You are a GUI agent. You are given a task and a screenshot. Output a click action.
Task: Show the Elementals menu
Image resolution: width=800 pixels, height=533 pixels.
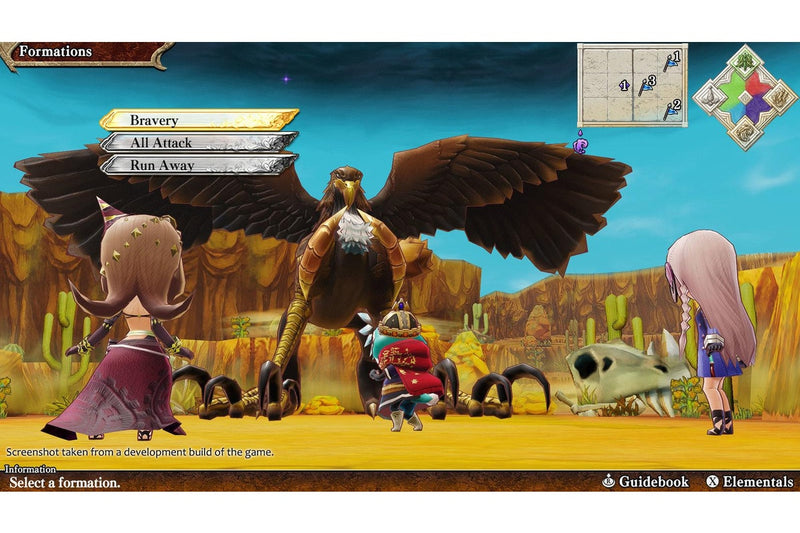click(x=749, y=482)
